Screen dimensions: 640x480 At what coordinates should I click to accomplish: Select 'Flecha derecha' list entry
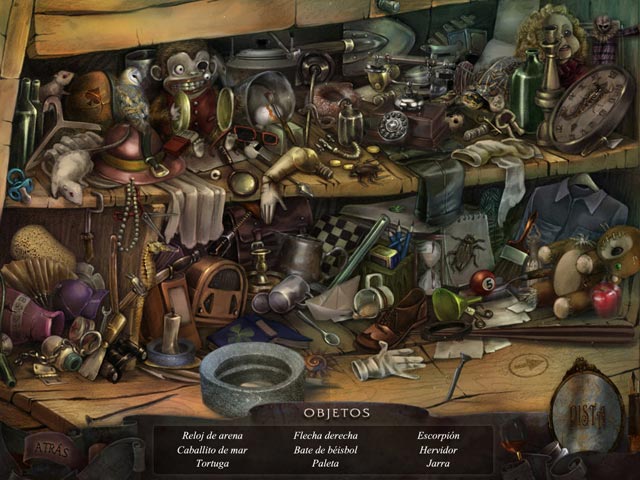click(x=326, y=436)
